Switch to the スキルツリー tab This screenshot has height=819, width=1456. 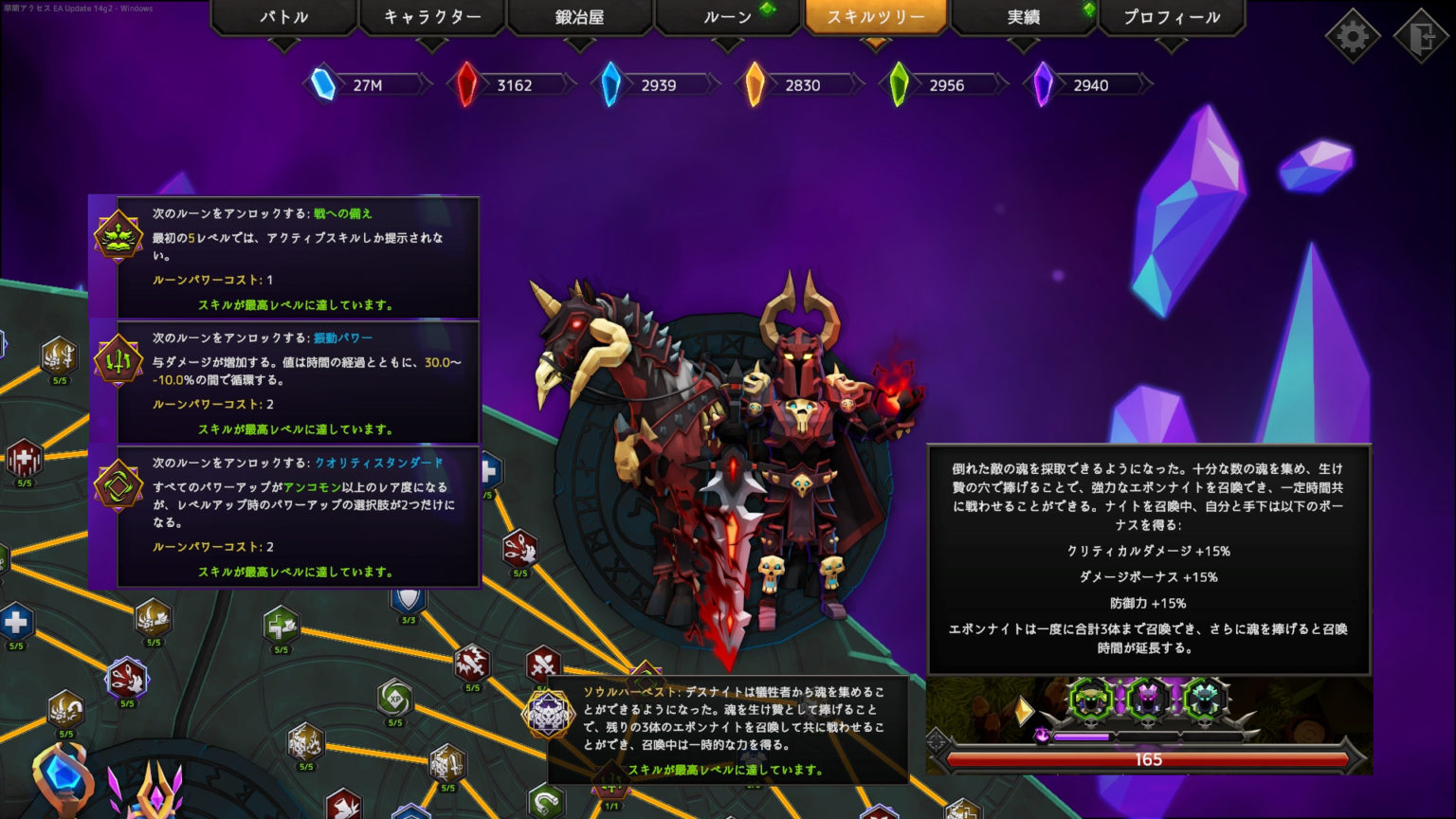pyautogui.click(x=875, y=16)
